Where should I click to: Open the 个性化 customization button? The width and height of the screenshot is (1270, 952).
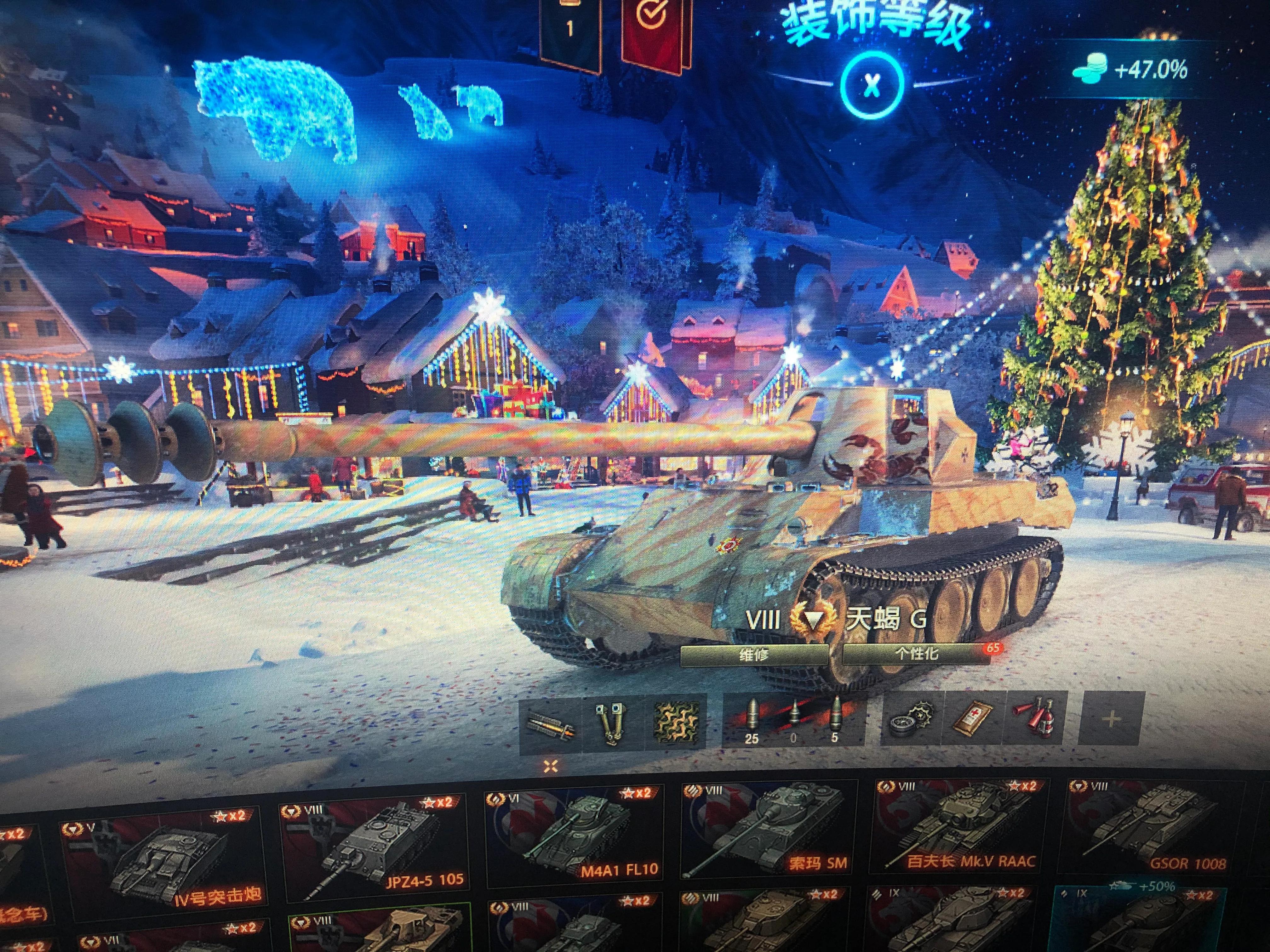point(916,654)
